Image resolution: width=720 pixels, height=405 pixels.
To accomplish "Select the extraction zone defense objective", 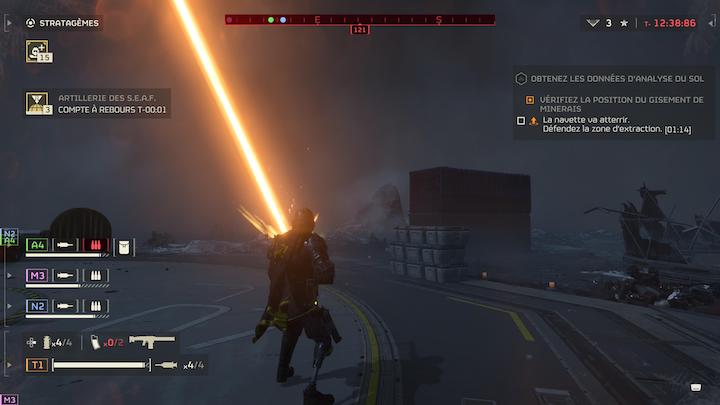I will pyautogui.click(x=610, y=125).
